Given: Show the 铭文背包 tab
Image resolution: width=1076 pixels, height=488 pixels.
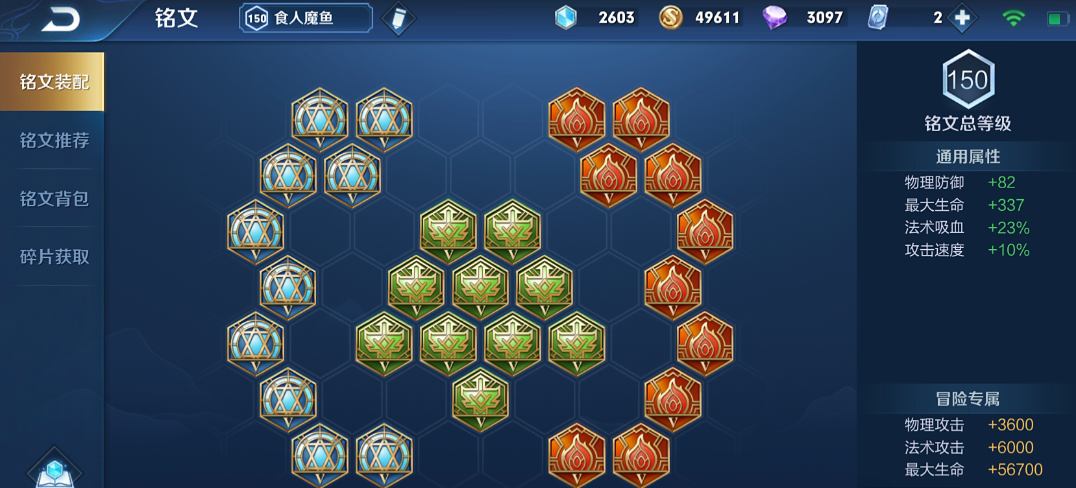Looking at the screenshot, I should pos(54,198).
